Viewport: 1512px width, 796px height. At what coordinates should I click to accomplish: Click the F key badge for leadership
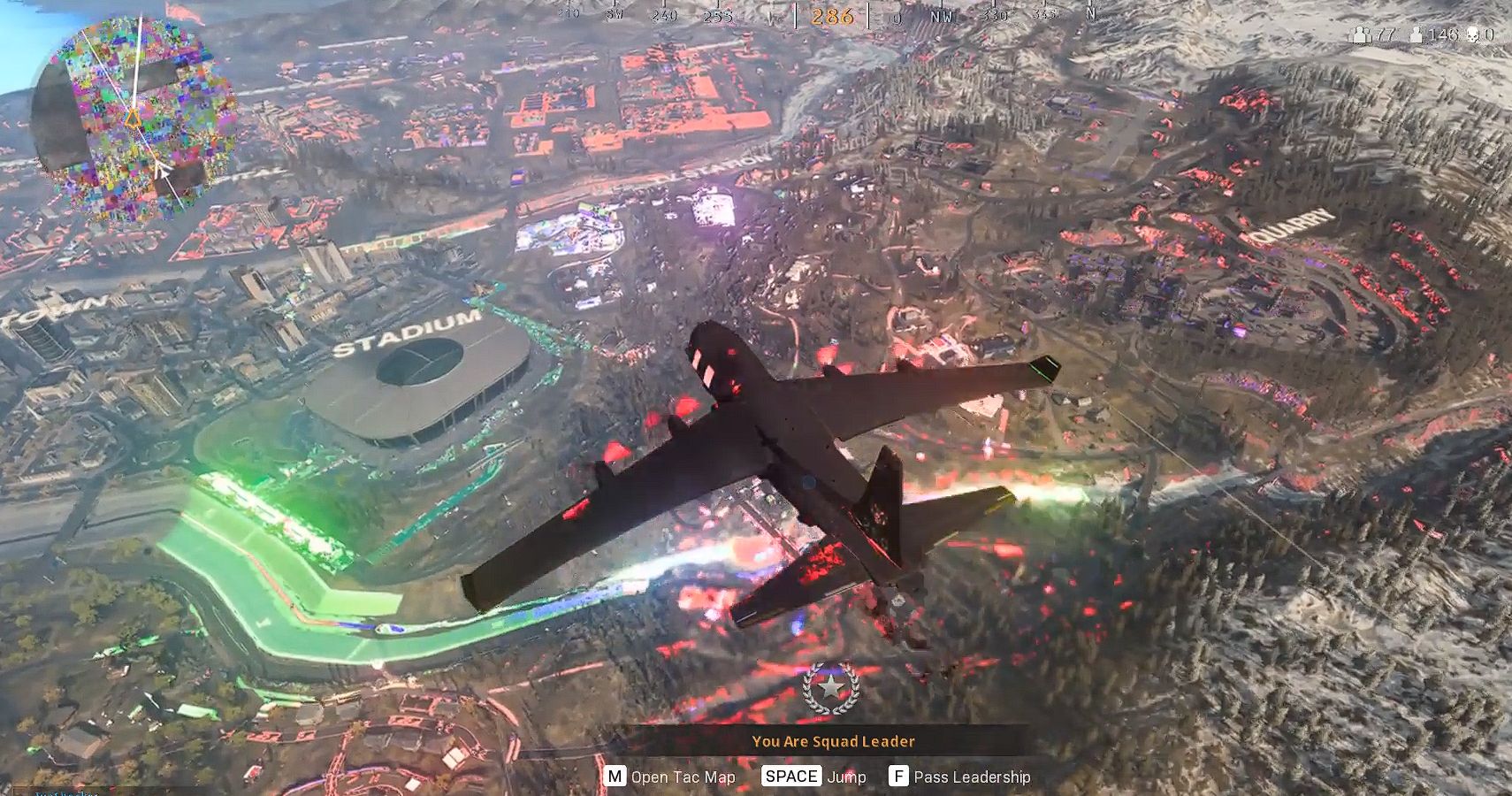click(898, 776)
